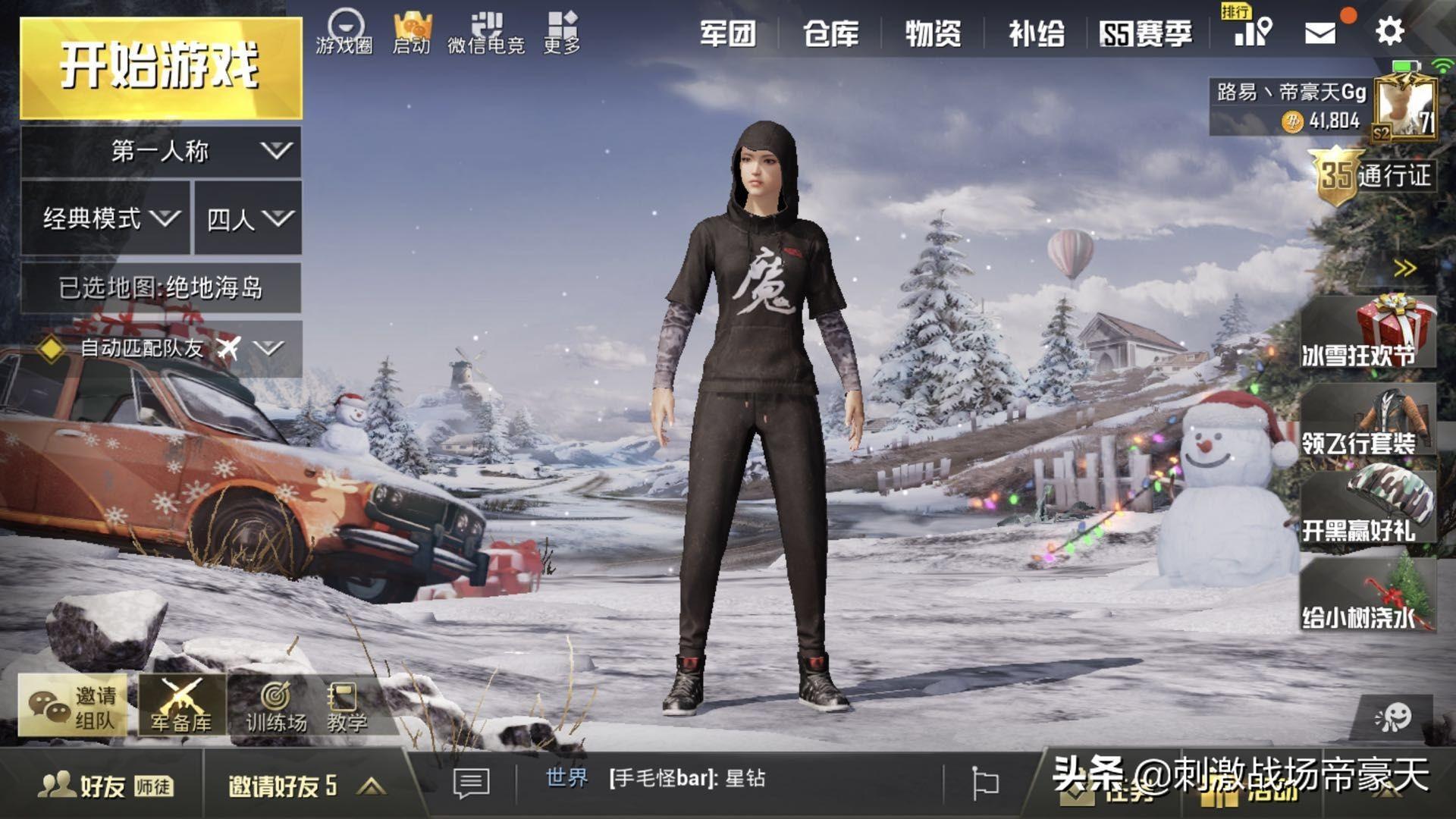This screenshot has height=819, width=1456.
Task: Go to the 物资 supplies shop
Action: click(x=933, y=34)
